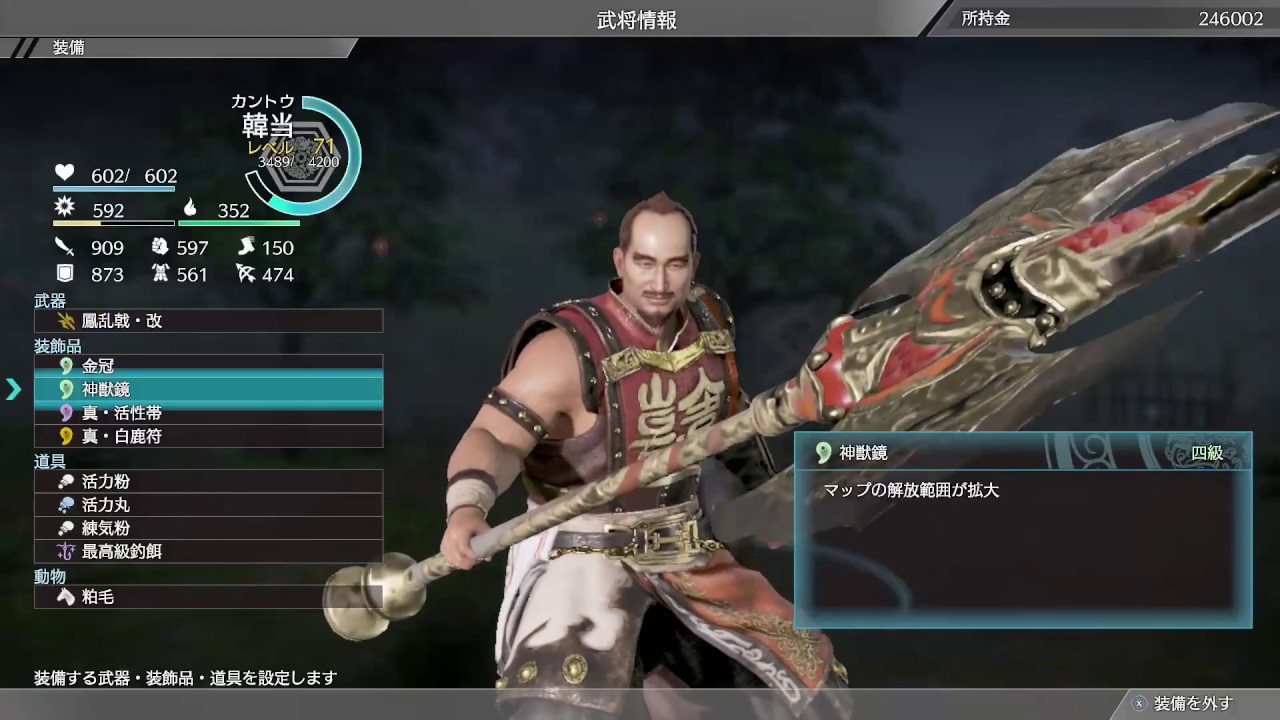Image resolution: width=1280 pixels, height=720 pixels.
Task: Click the sword attack stat icon
Action: (x=64, y=247)
